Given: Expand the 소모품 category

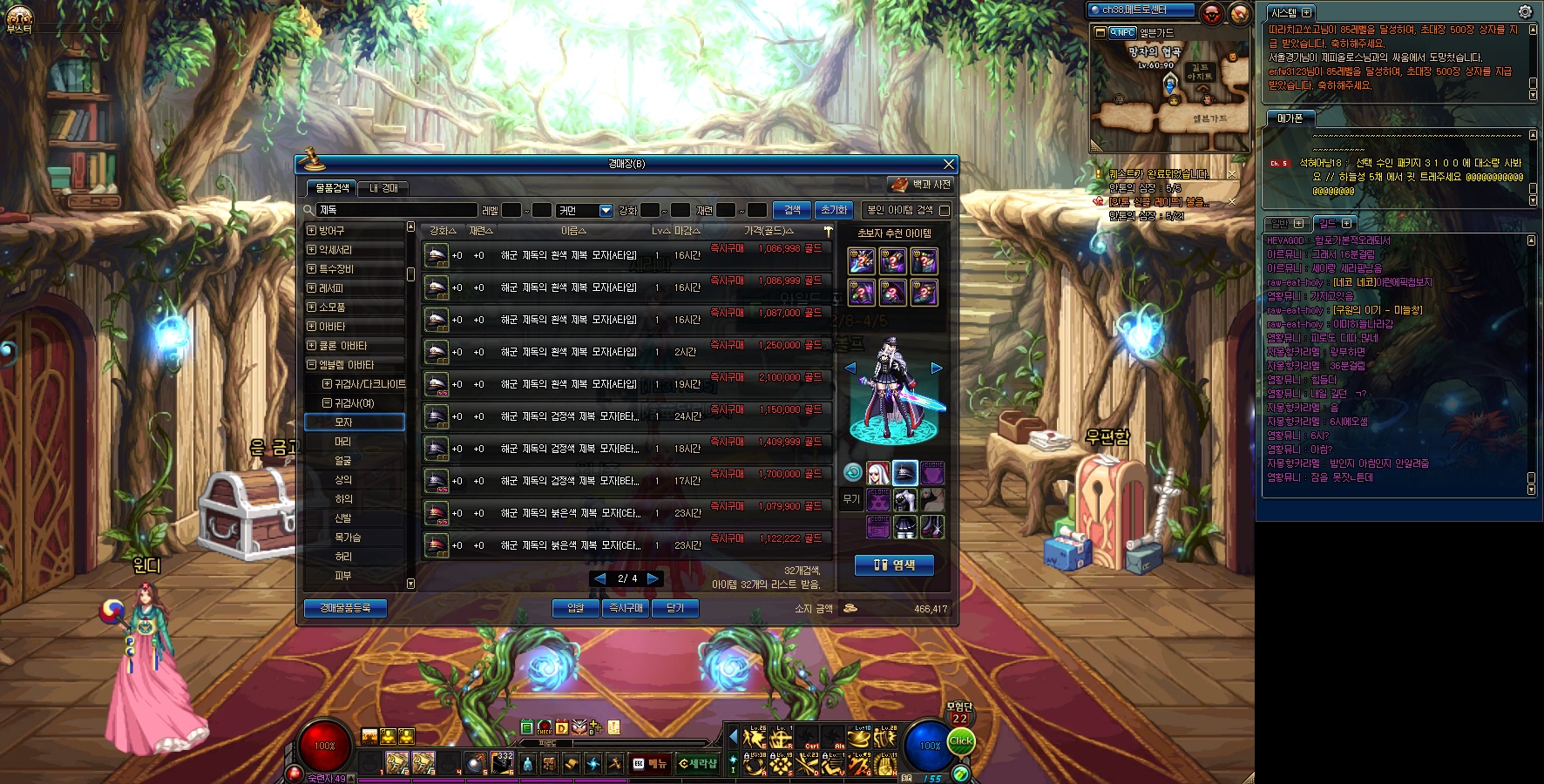Looking at the screenshot, I should 312,308.
